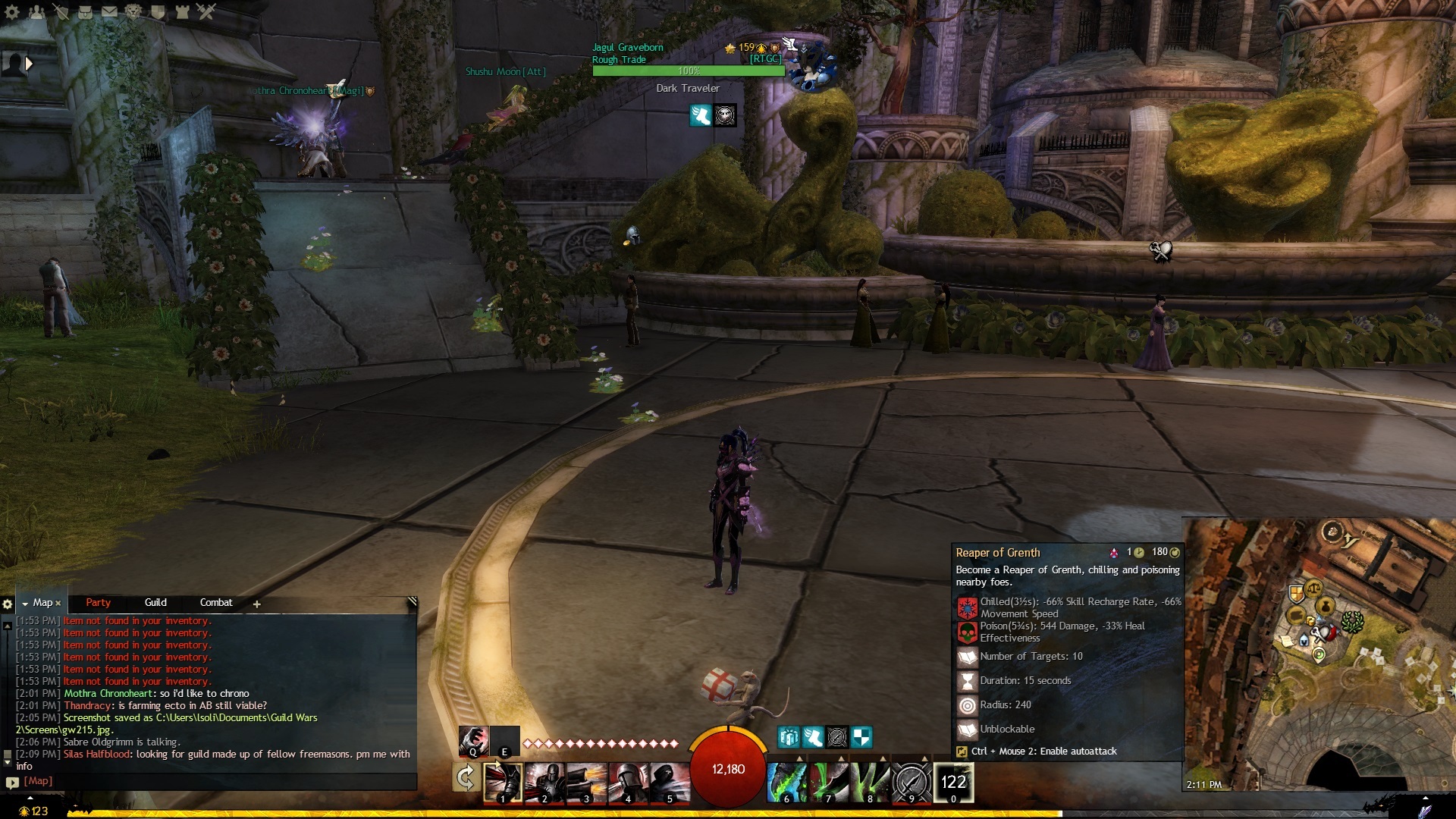Activate the Reaper of Grenth elite skill
This screenshot has height=819, width=1456.
coord(953,783)
